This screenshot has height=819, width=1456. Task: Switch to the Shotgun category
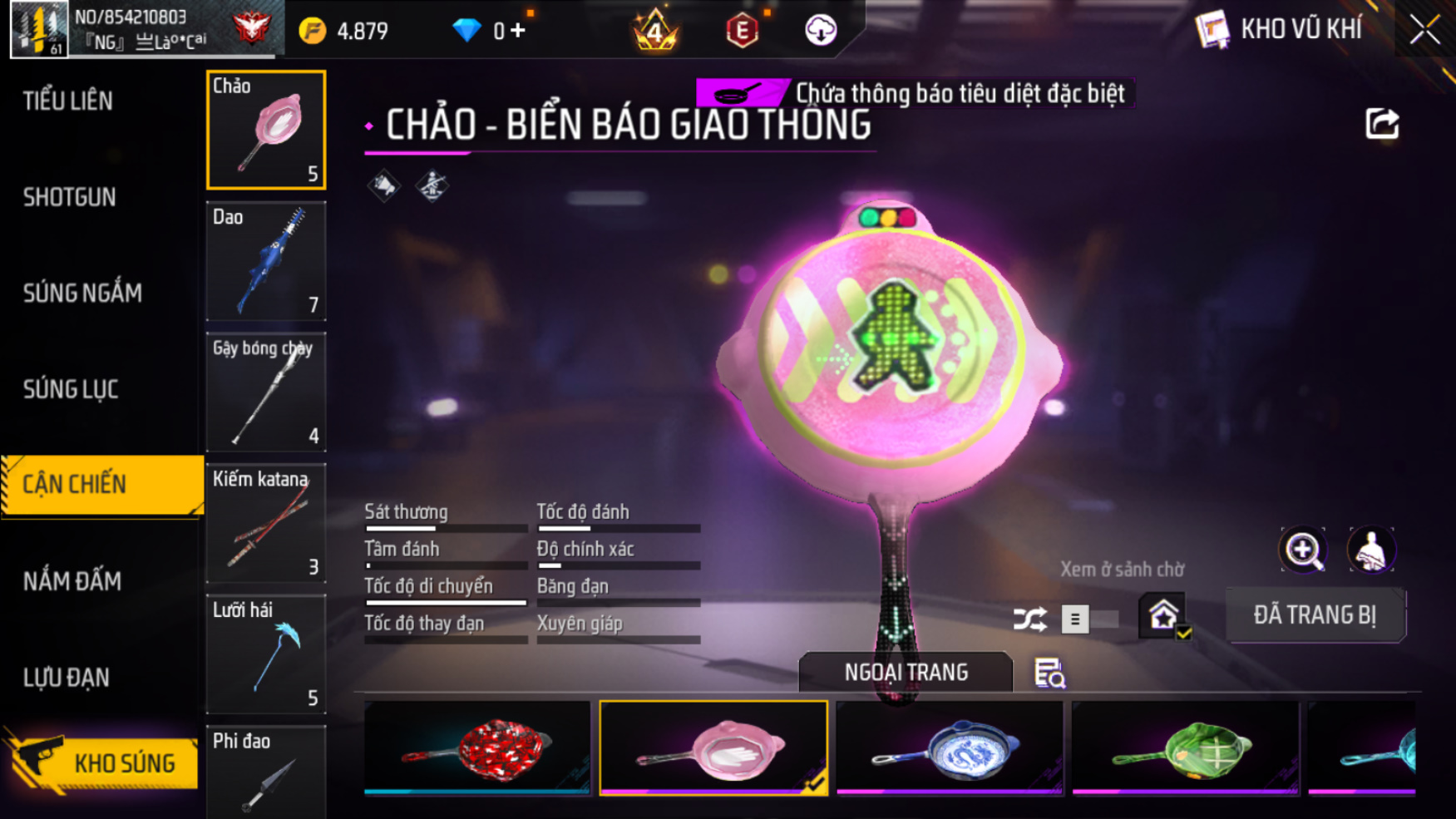[70, 197]
